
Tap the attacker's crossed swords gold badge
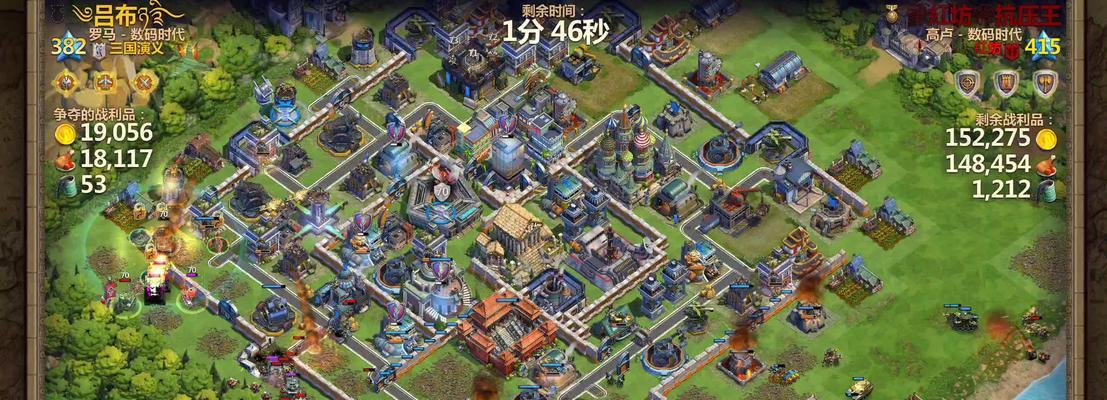point(144,81)
